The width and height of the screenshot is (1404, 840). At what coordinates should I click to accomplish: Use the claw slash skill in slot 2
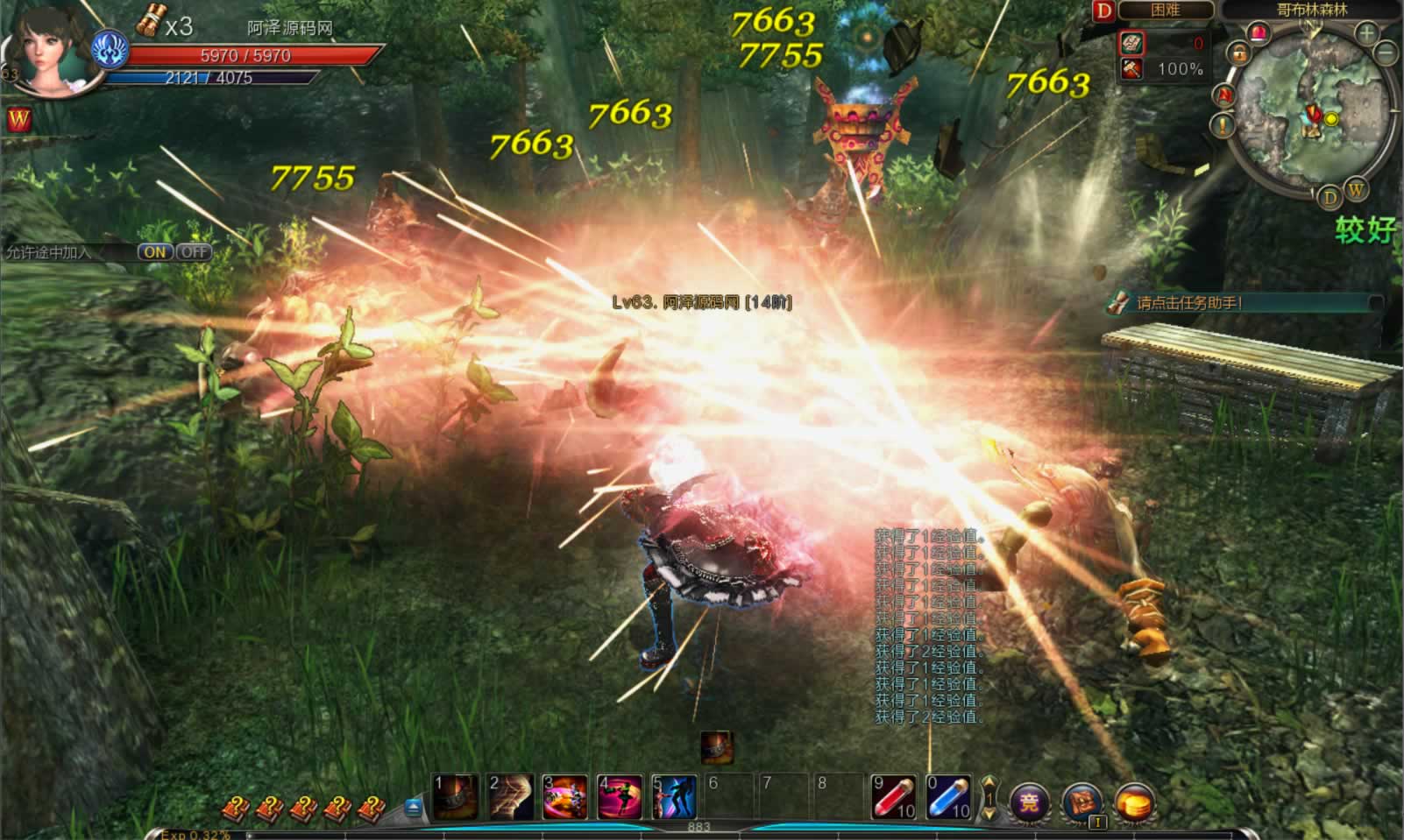coord(510,796)
